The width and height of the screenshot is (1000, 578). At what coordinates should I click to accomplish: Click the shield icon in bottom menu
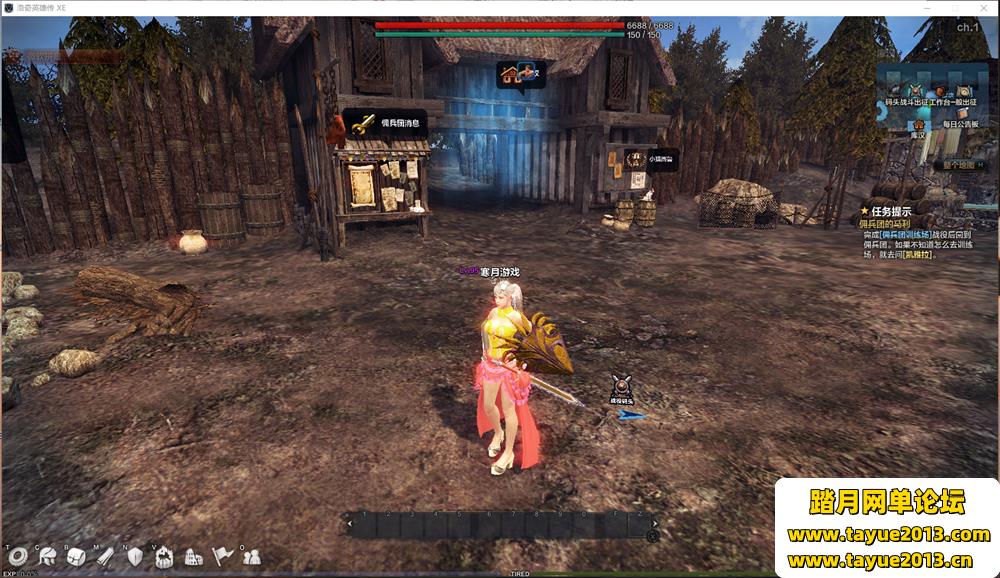[135, 557]
